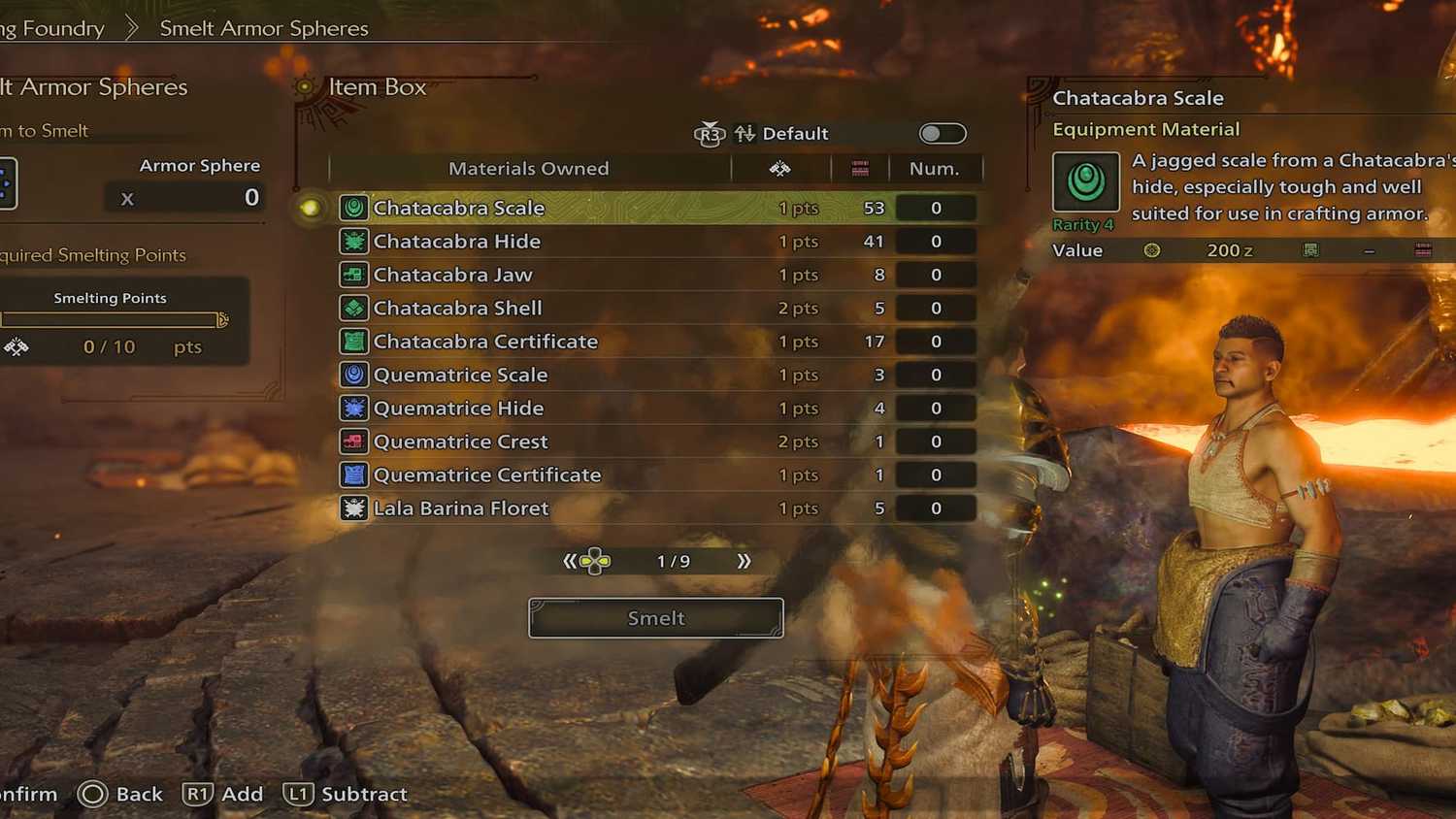Click Back with the circle button prompt
1456x819 pixels.
coord(120,794)
